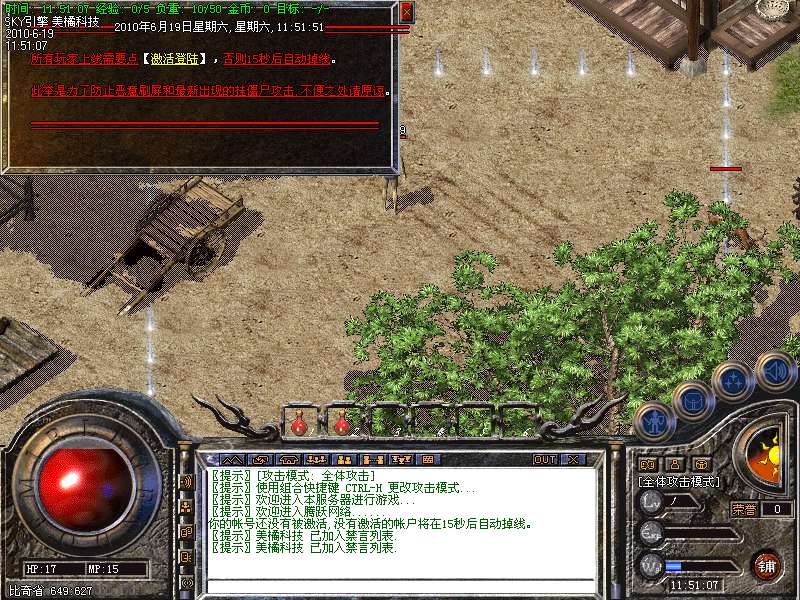
Task: Close the game with the X button beside OUT
Action: coord(572,459)
